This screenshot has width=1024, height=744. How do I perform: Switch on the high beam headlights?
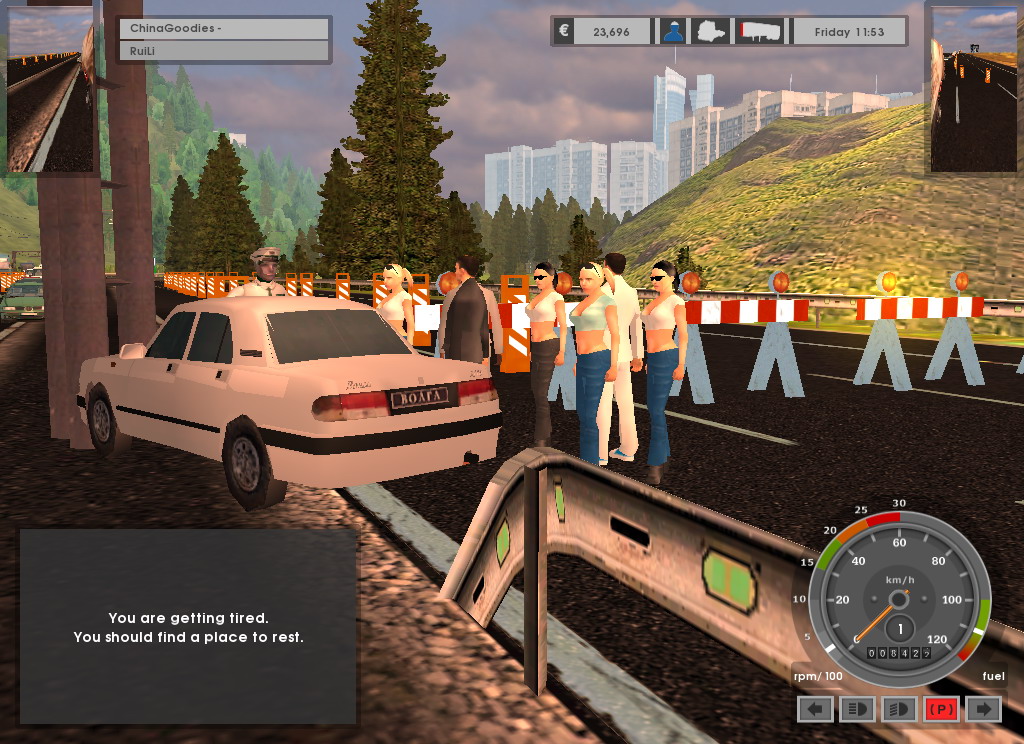coord(857,709)
